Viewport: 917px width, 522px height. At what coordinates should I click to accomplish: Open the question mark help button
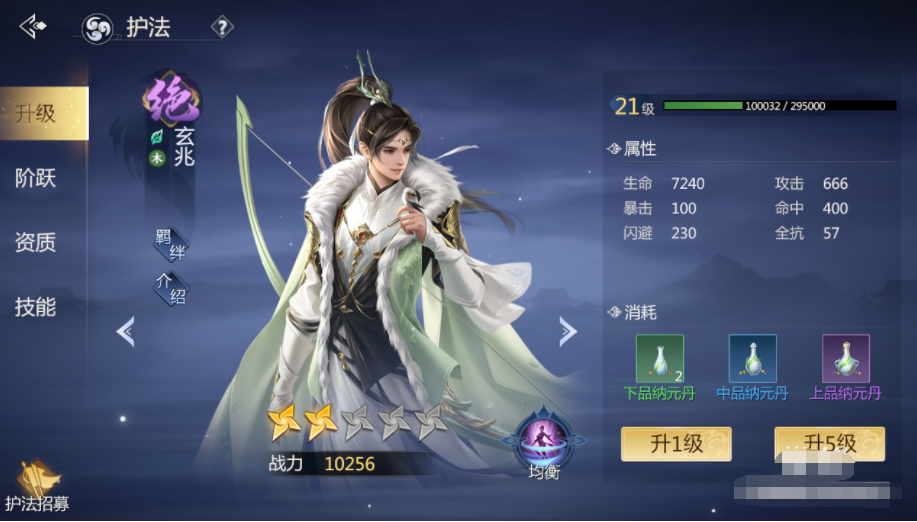pos(222,27)
